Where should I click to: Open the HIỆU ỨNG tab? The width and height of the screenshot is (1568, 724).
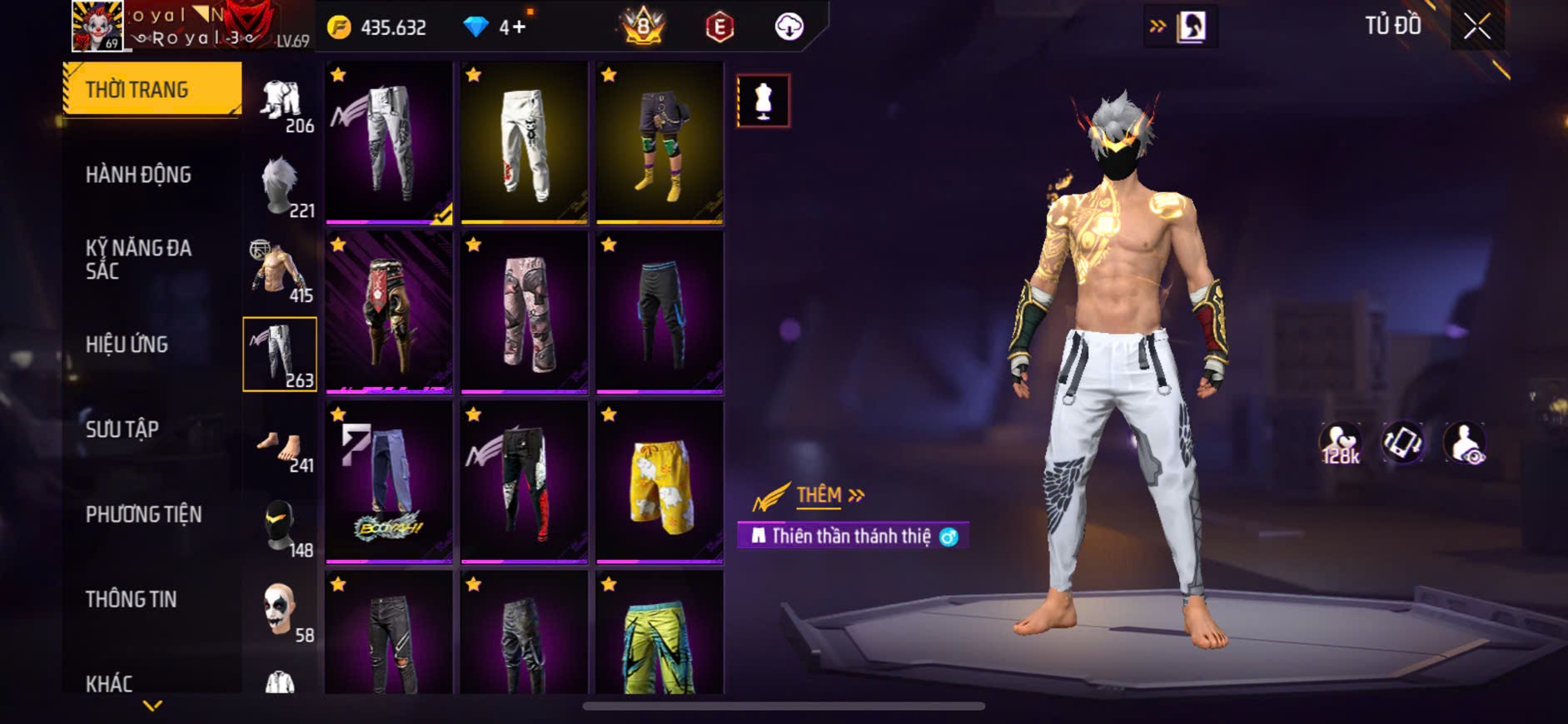pyautogui.click(x=127, y=345)
